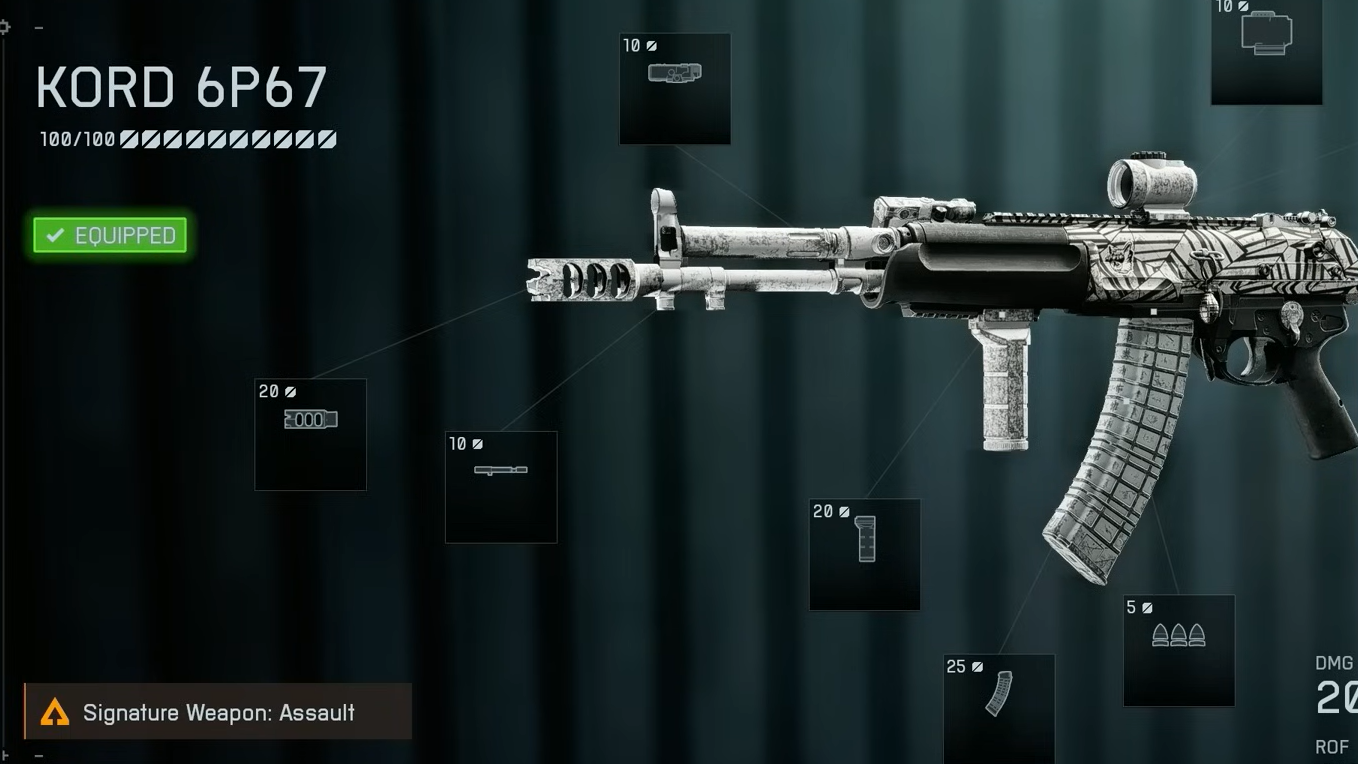Open the optic attachment slot
Screen dimensions: 1358x764
(1266, 50)
